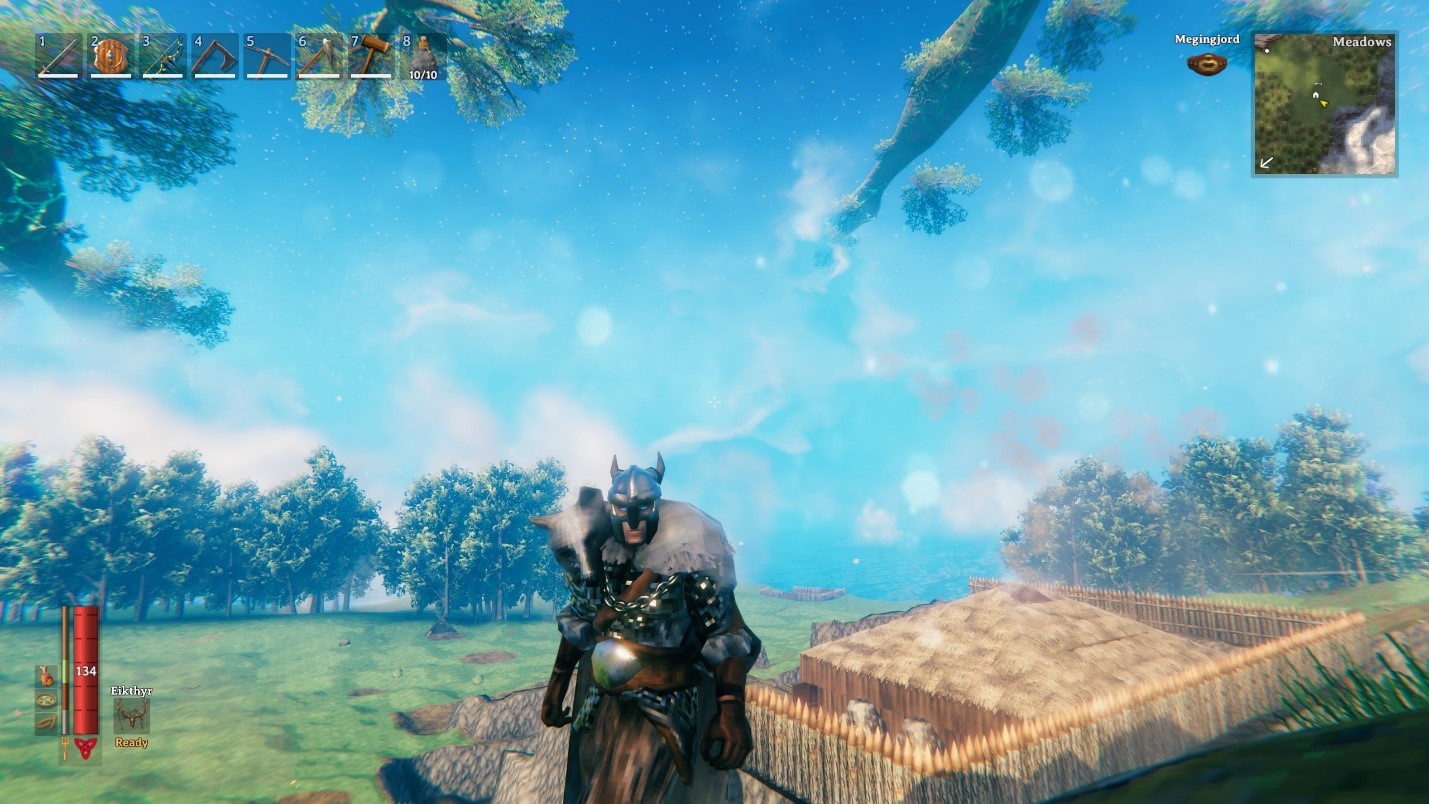
Task: Click the Meadows biome label
Action: coord(1361,42)
